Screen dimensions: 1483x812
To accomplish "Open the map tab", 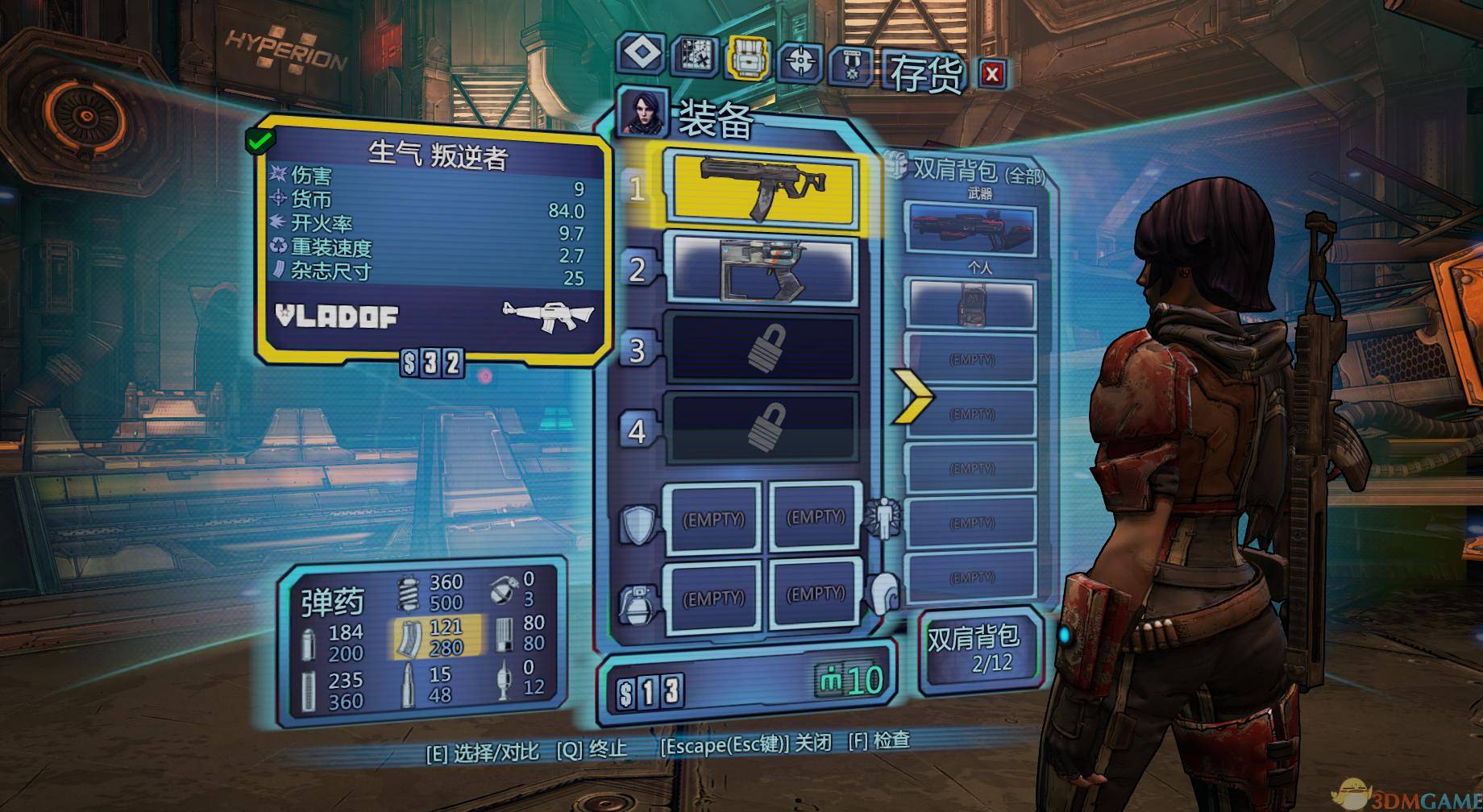I will coord(695,56).
